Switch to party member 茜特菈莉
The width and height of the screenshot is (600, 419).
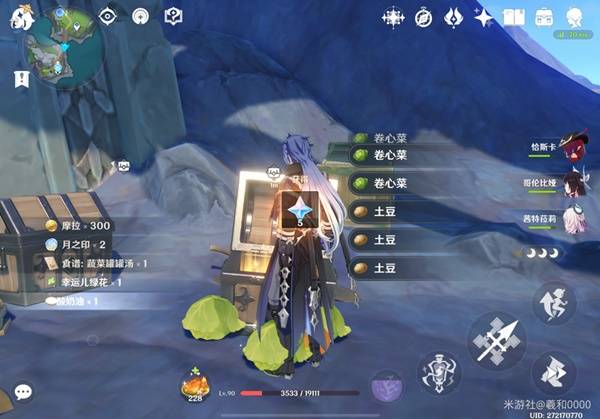(572, 218)
